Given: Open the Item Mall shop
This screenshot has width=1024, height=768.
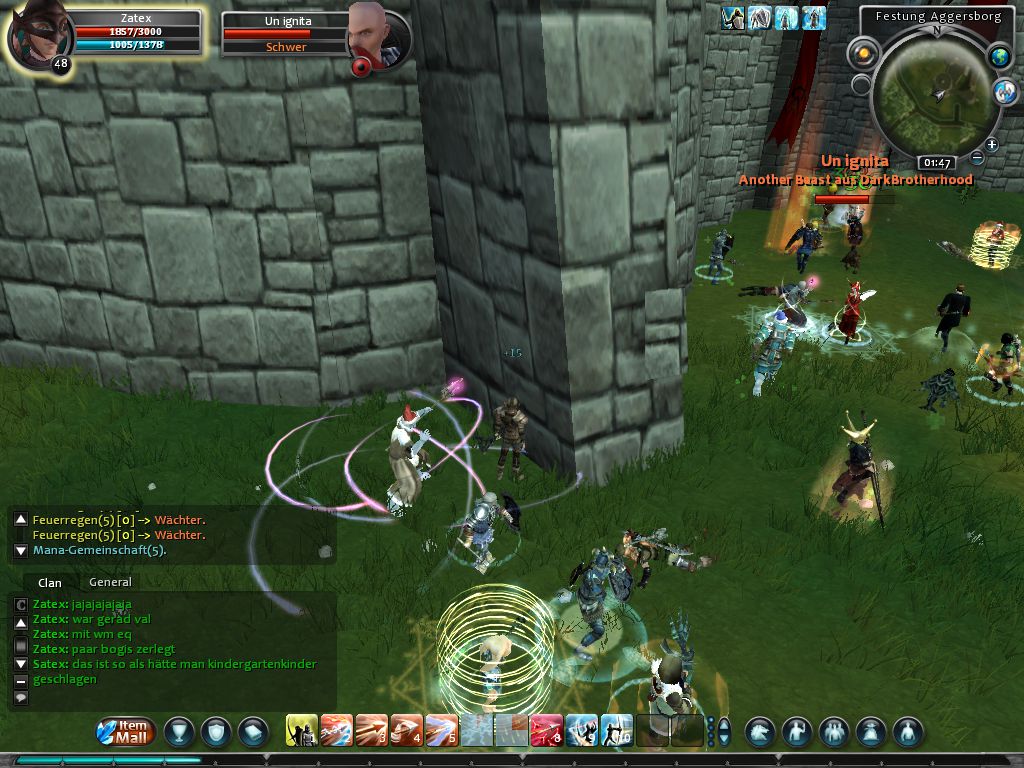Looking at the screenshot, I should click(126, 731).
